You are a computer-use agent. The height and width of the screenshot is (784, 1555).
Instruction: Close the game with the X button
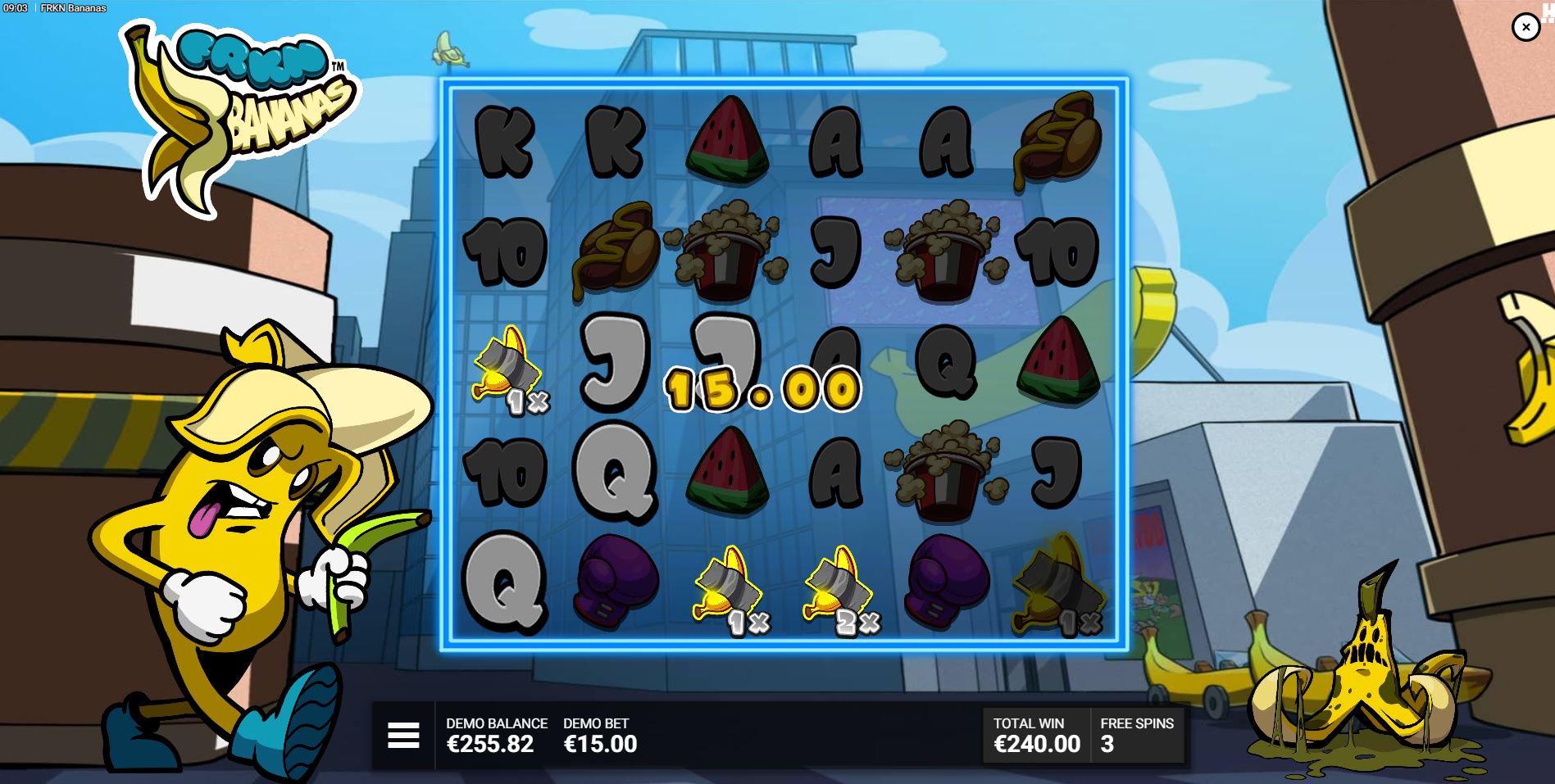(x=1525, y=27)
